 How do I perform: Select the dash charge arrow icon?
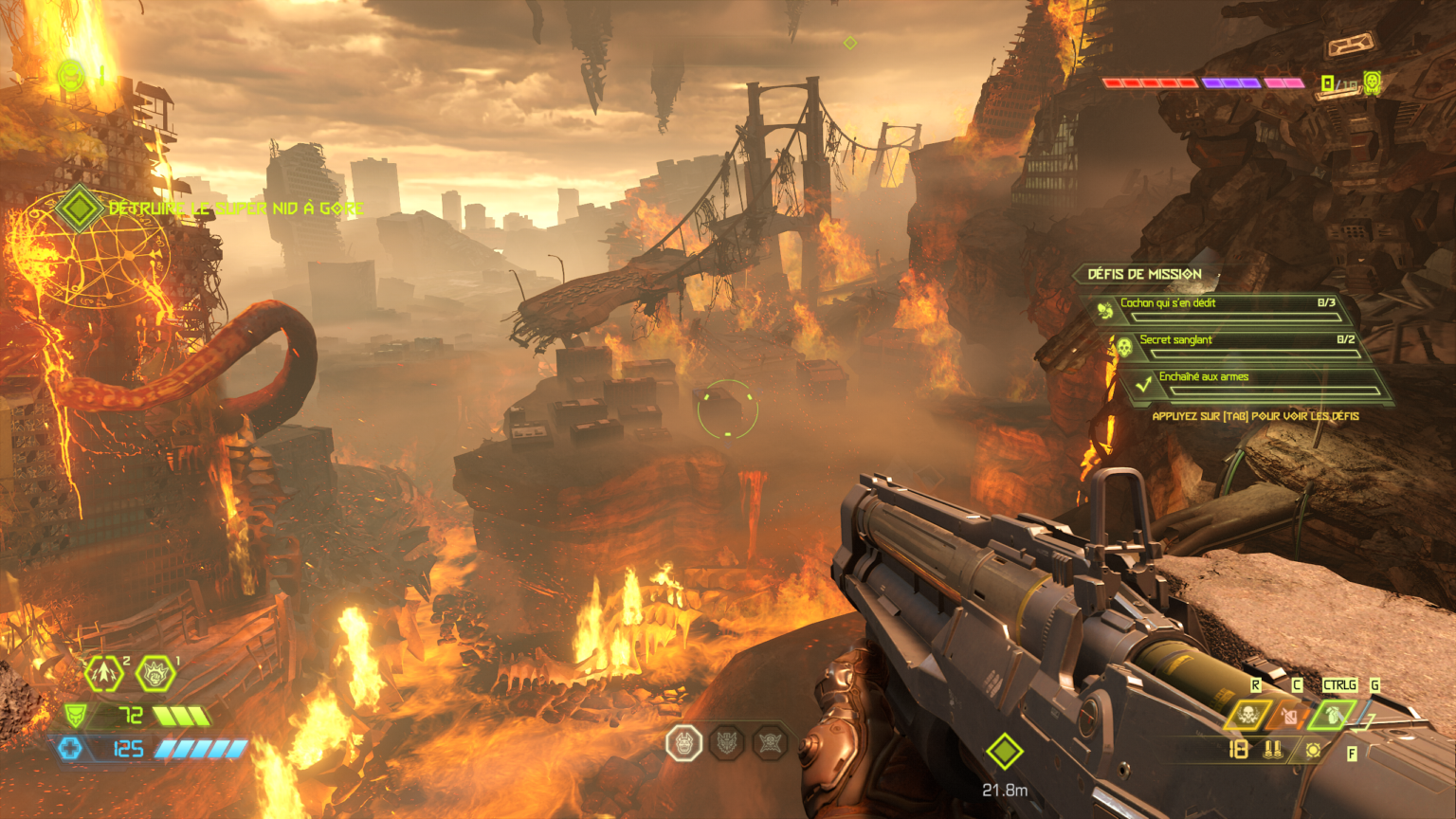(103, 674)
